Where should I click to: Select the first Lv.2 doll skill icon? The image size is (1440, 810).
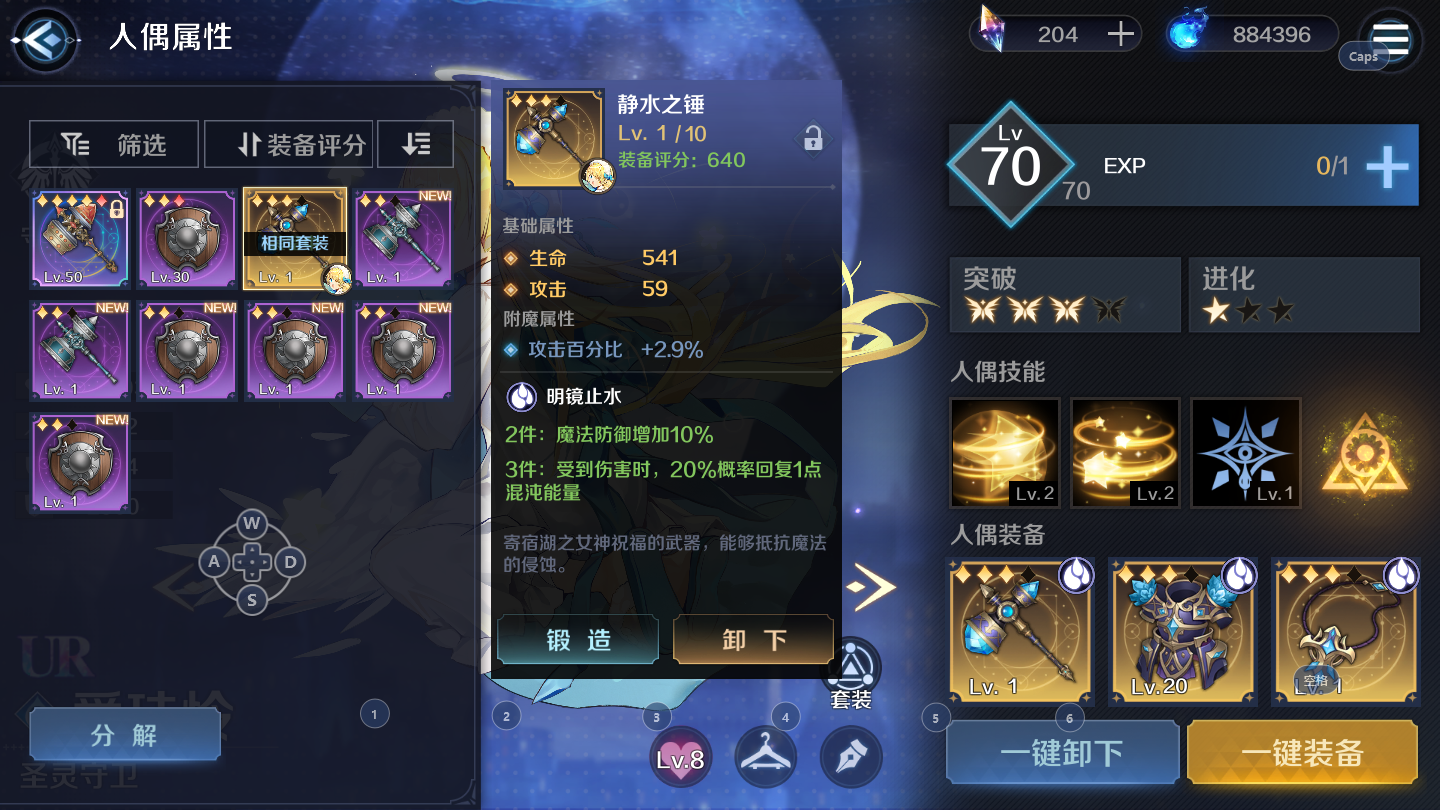coord(1004,452)
